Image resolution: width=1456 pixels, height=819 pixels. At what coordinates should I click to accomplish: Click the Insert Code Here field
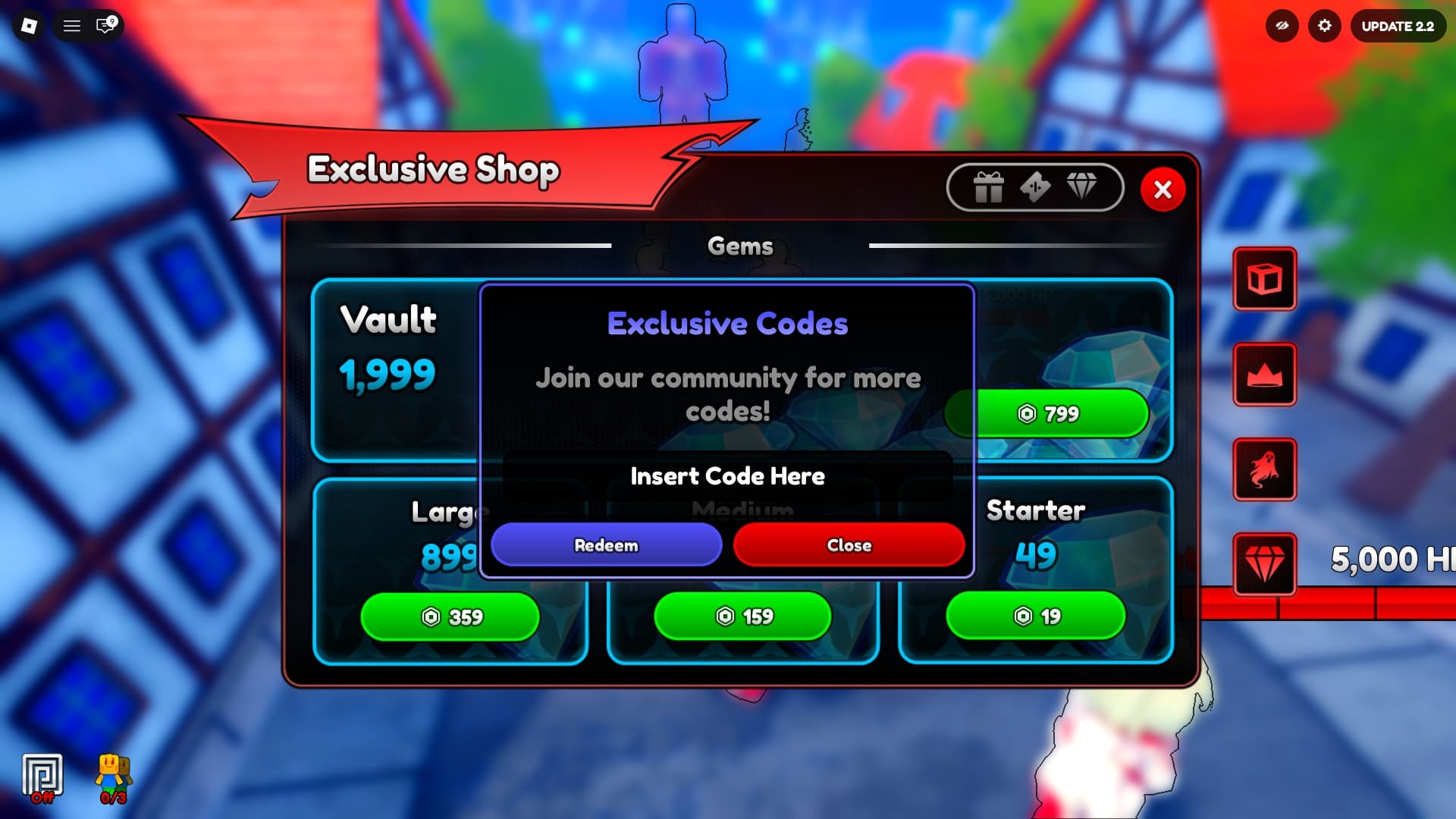coord(726,476)
